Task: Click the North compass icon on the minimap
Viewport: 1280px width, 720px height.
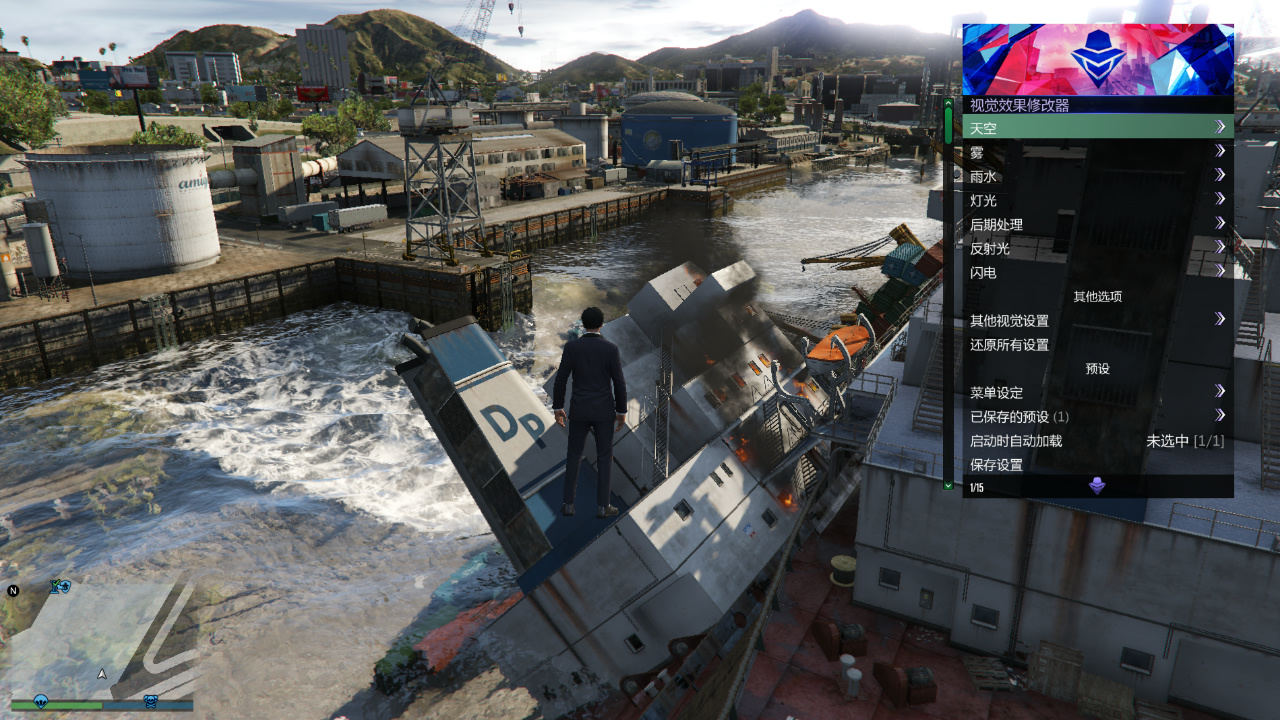Action: (11, 591)
